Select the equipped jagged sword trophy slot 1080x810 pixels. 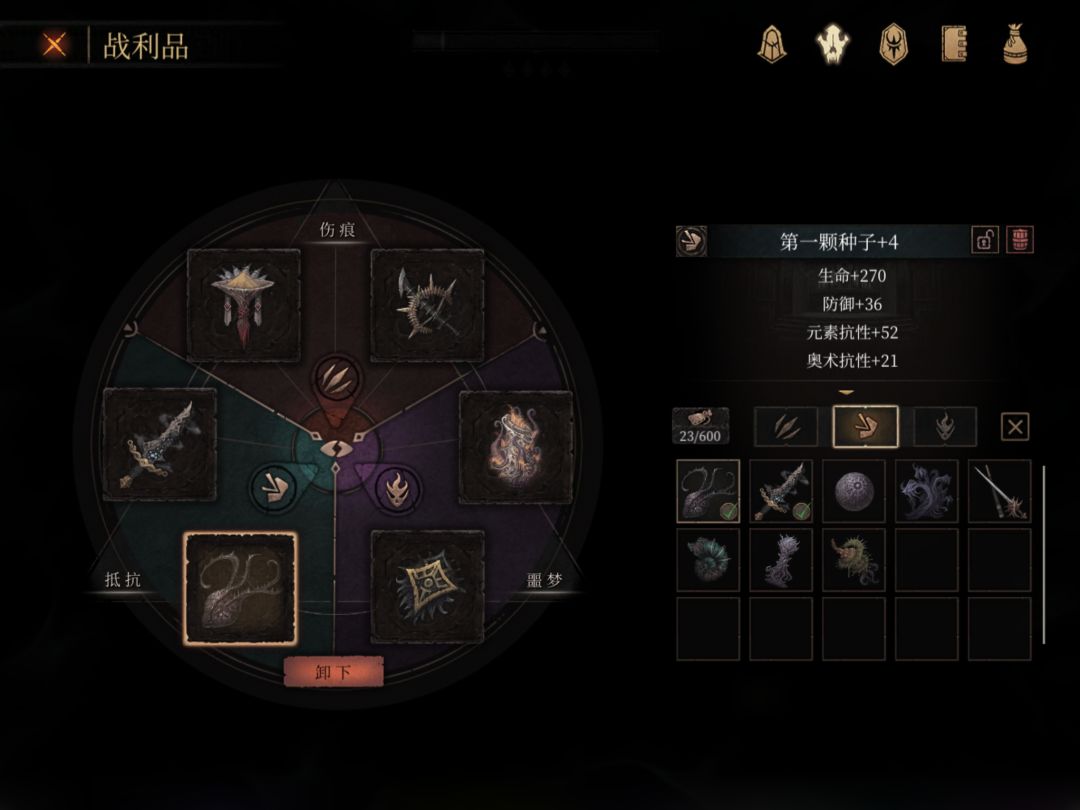[160, 445]
